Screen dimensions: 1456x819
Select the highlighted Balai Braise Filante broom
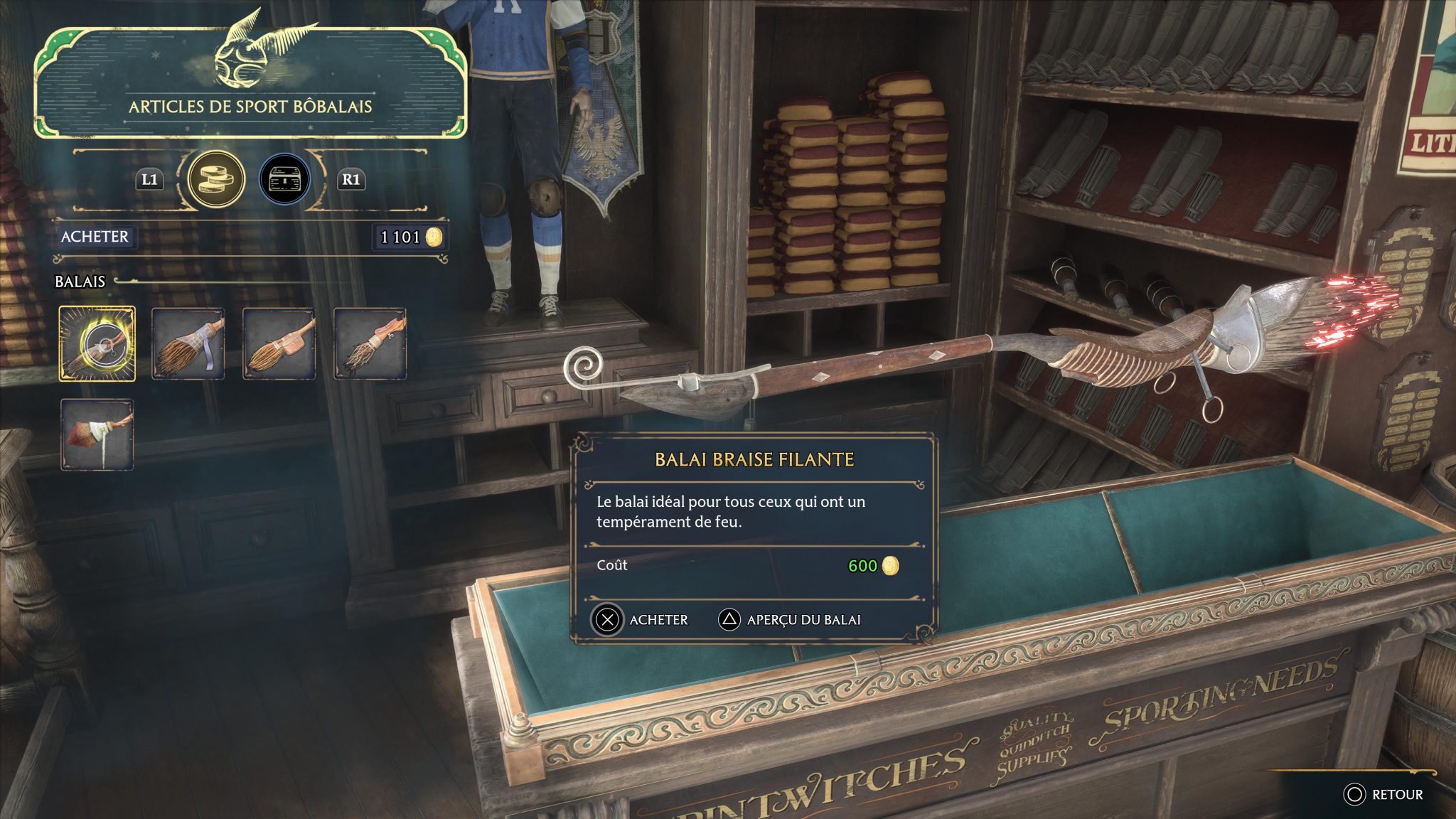(98, 344)
